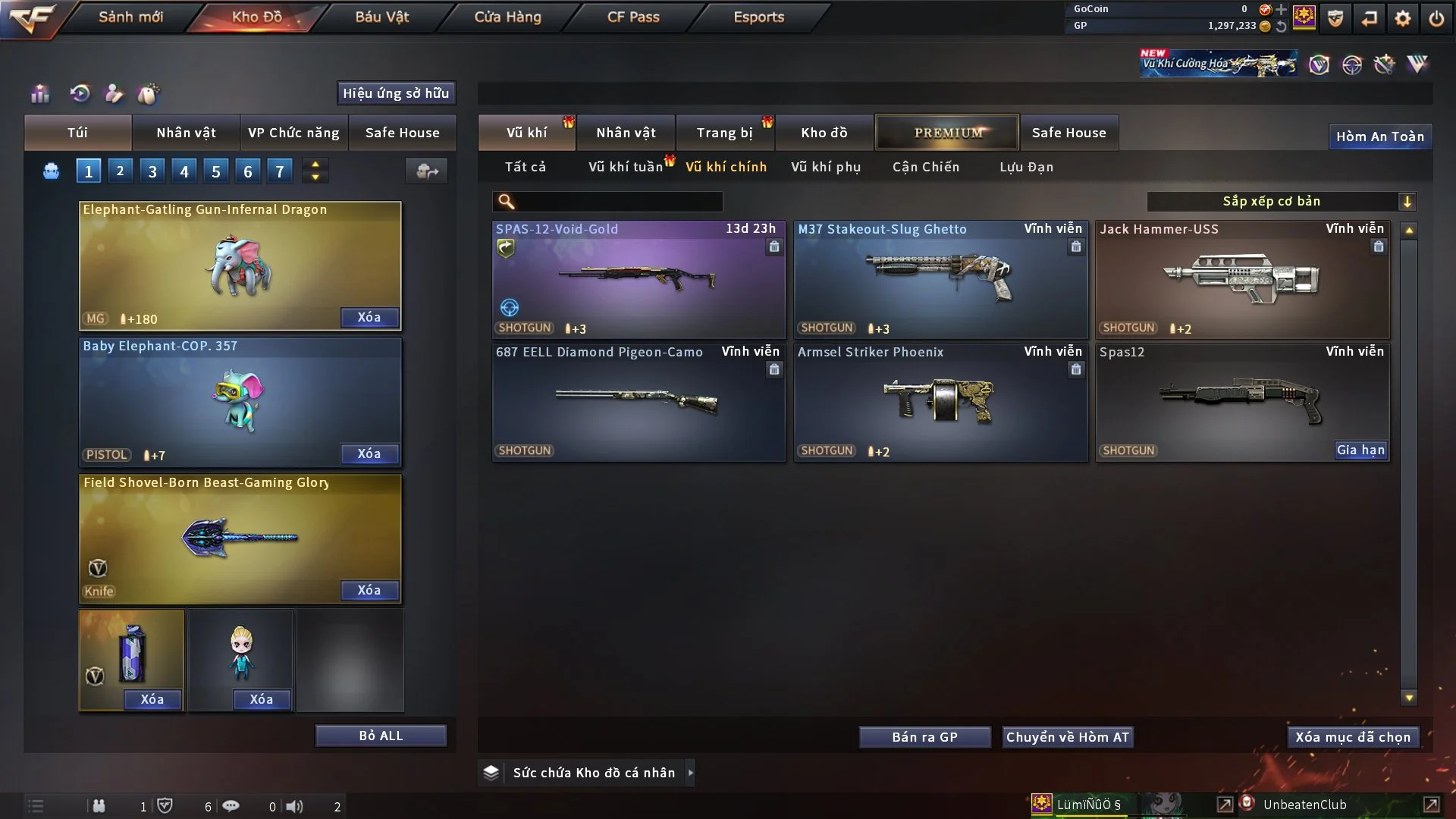Choose the Armsel Striker Phoenix shotgun
Image resolution: width=1456 pixels, height=819 pixels.
940,402
